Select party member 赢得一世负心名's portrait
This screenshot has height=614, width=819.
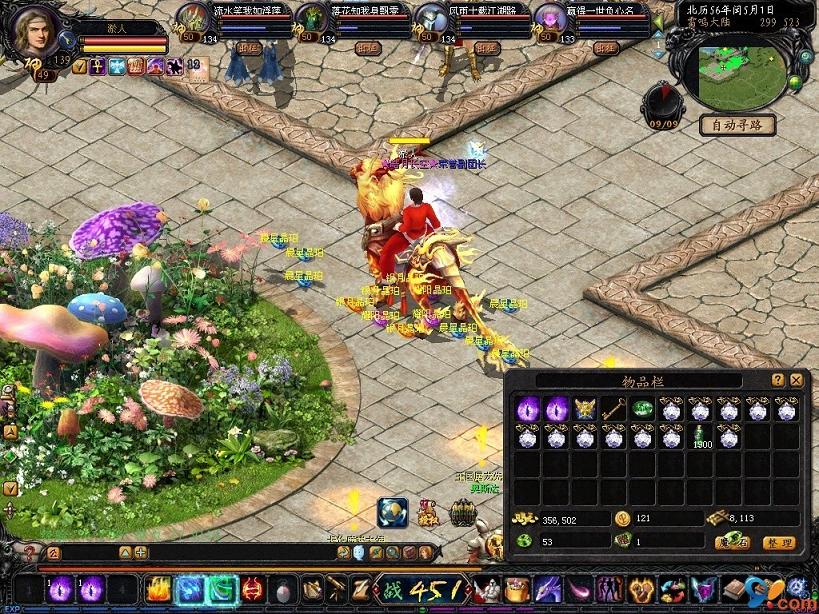[549, 19]
